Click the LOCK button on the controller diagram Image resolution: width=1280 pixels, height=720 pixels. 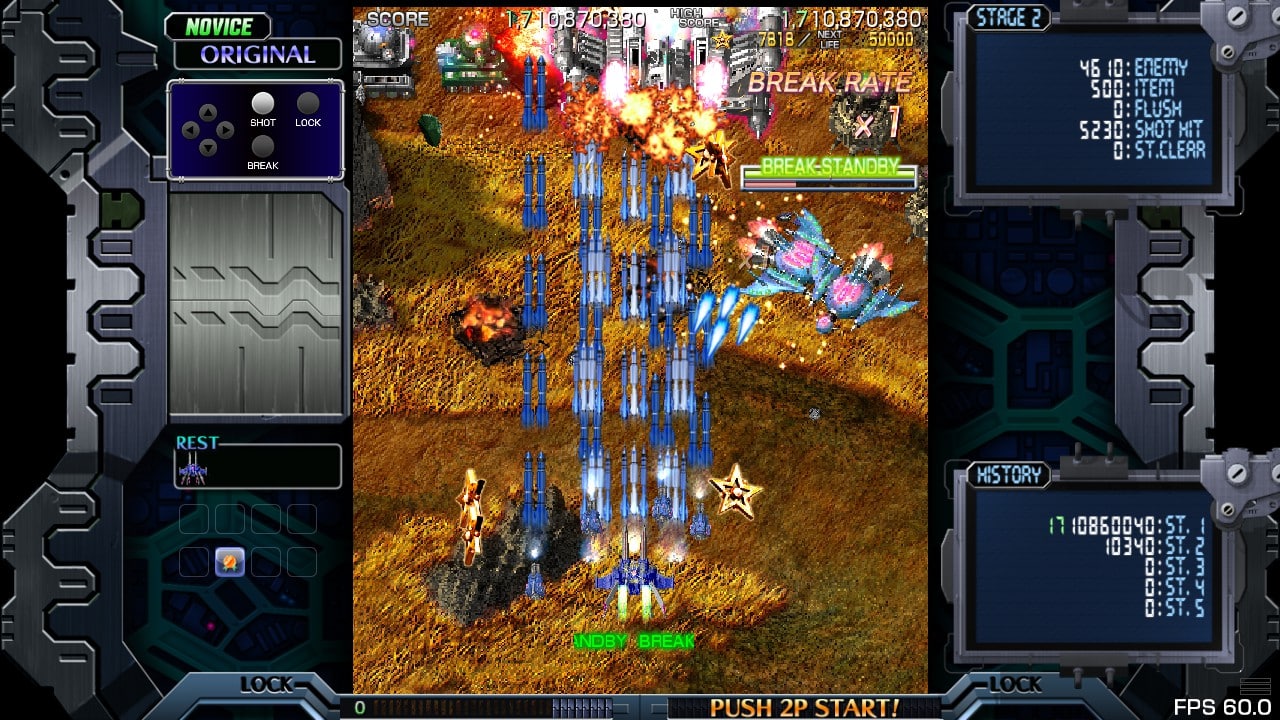click(309, 103)
